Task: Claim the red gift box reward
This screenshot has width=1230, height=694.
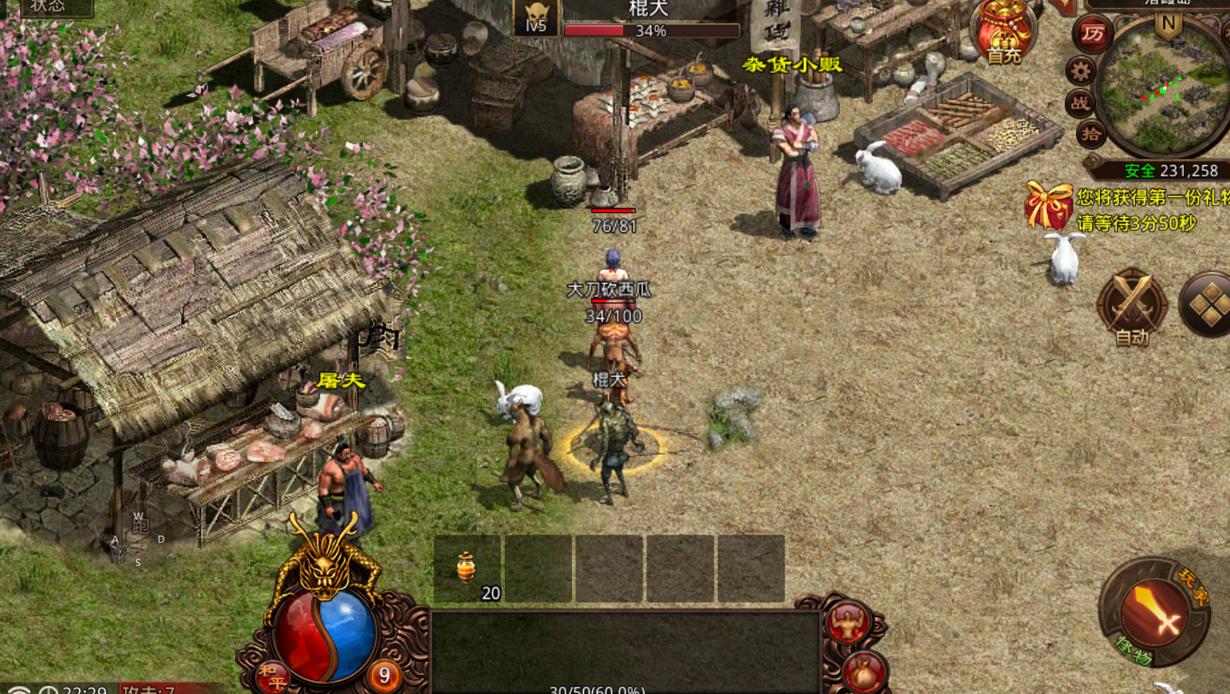Action: 1049,206
